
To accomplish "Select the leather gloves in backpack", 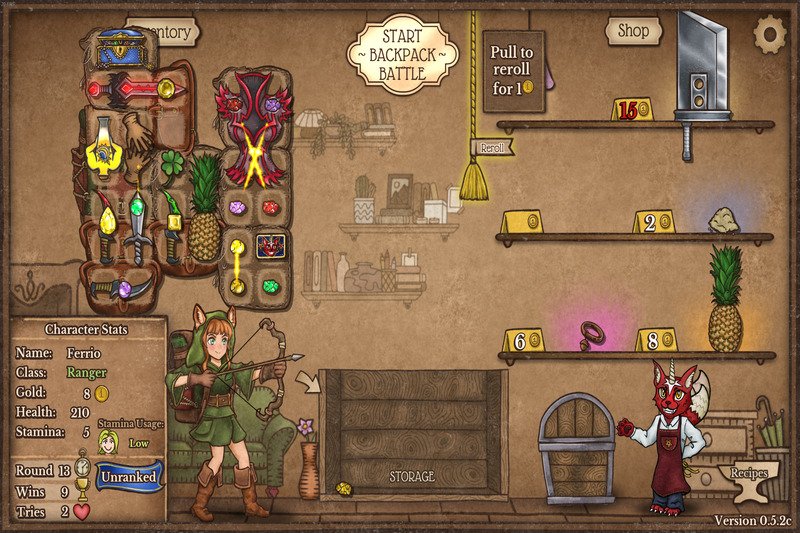I will [x=136, y=128].
